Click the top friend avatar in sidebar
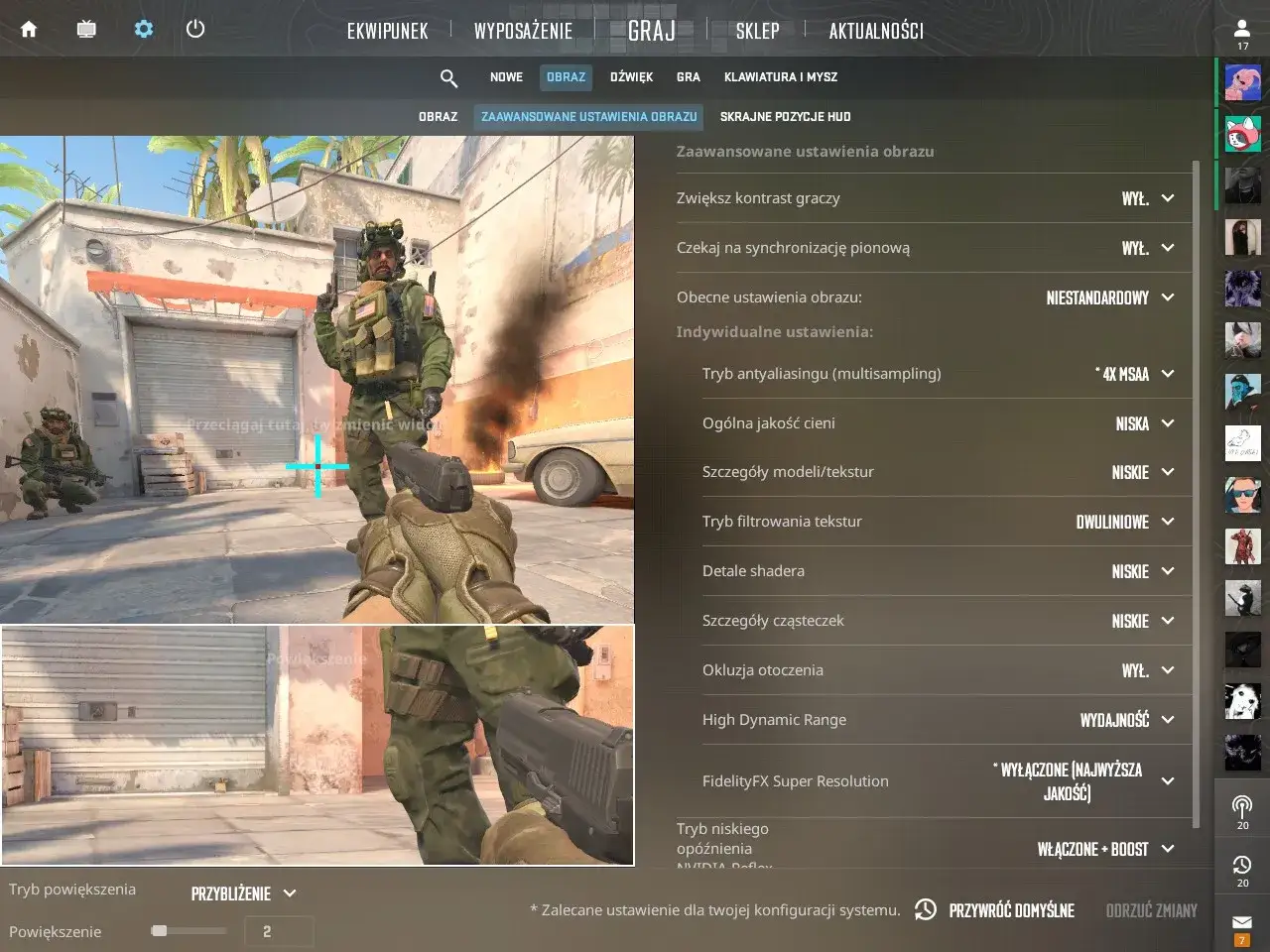Viewport: 1270px width, 952px height. [1242, 81]
